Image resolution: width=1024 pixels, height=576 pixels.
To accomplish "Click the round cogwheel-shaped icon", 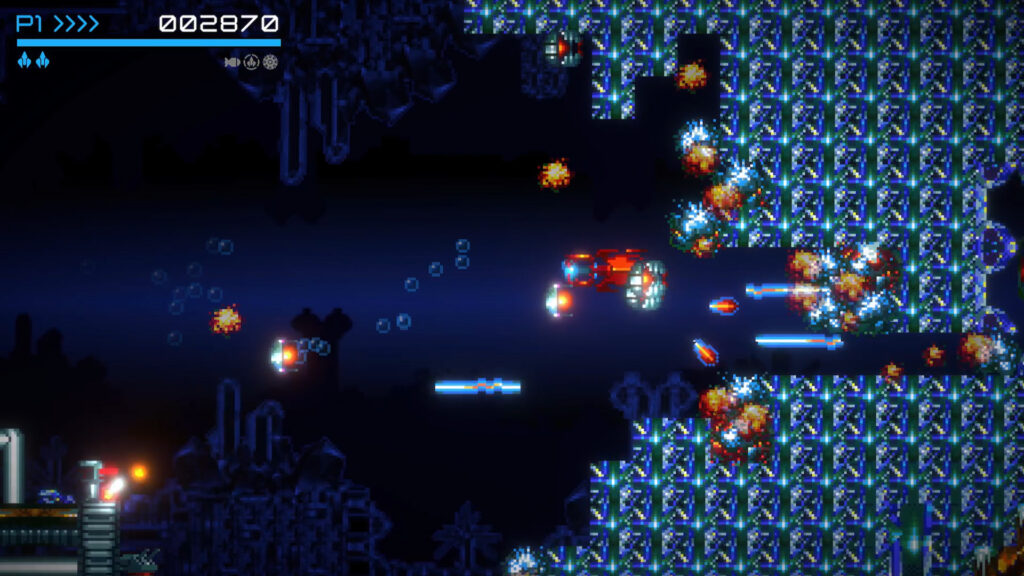I will click(270, 62).
